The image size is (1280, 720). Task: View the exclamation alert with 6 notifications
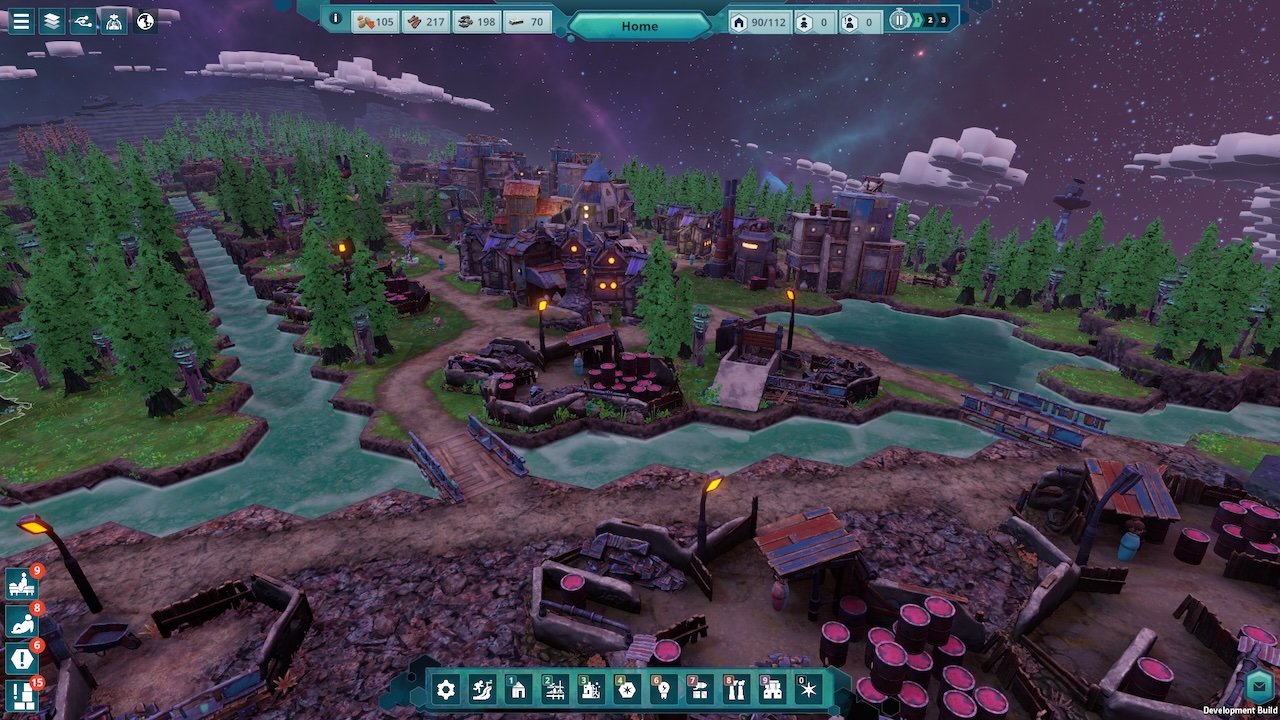click(x=21, y=659)
